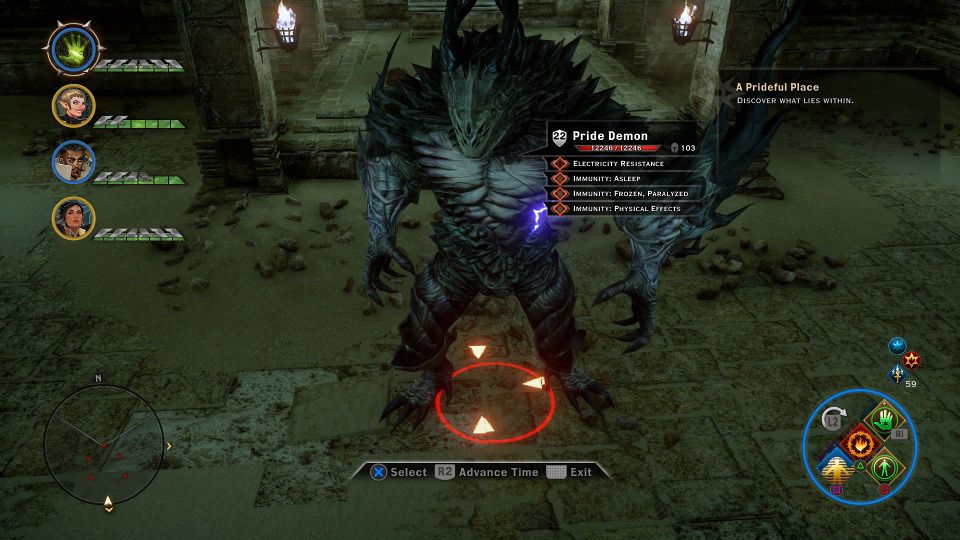Click the blue star potion icon

point(896,346)
